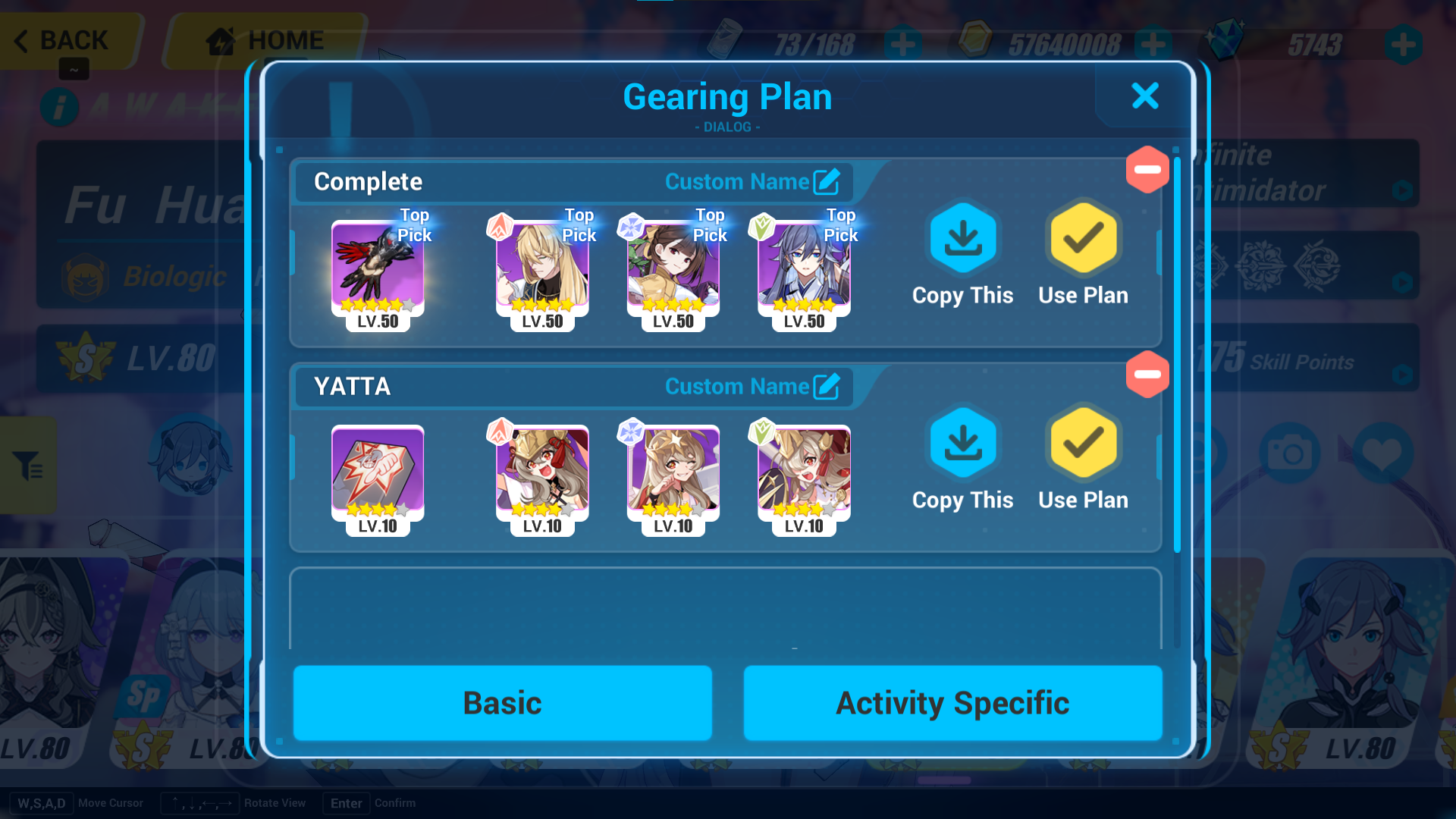
Task: Remove the YATTA gearing plan
Action: pyautogui.click(x=1147, y=373)
